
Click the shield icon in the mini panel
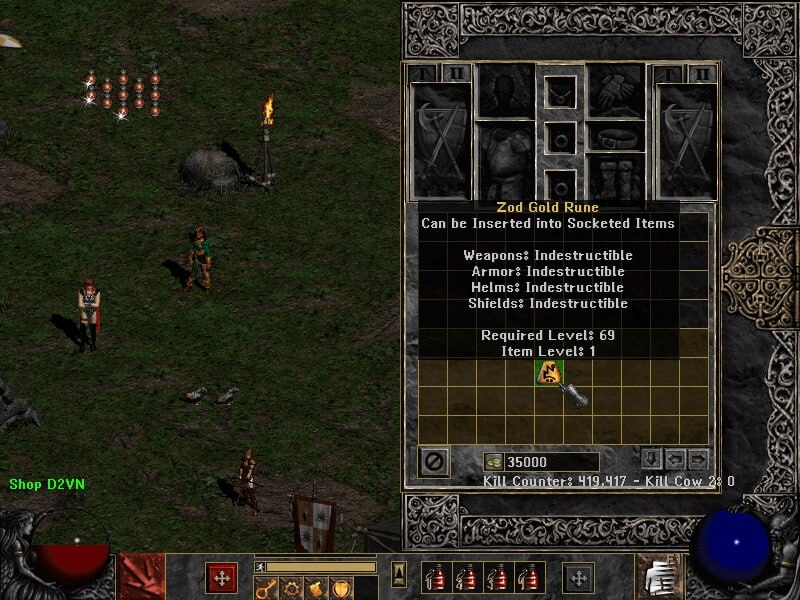(x=341, y=587)
